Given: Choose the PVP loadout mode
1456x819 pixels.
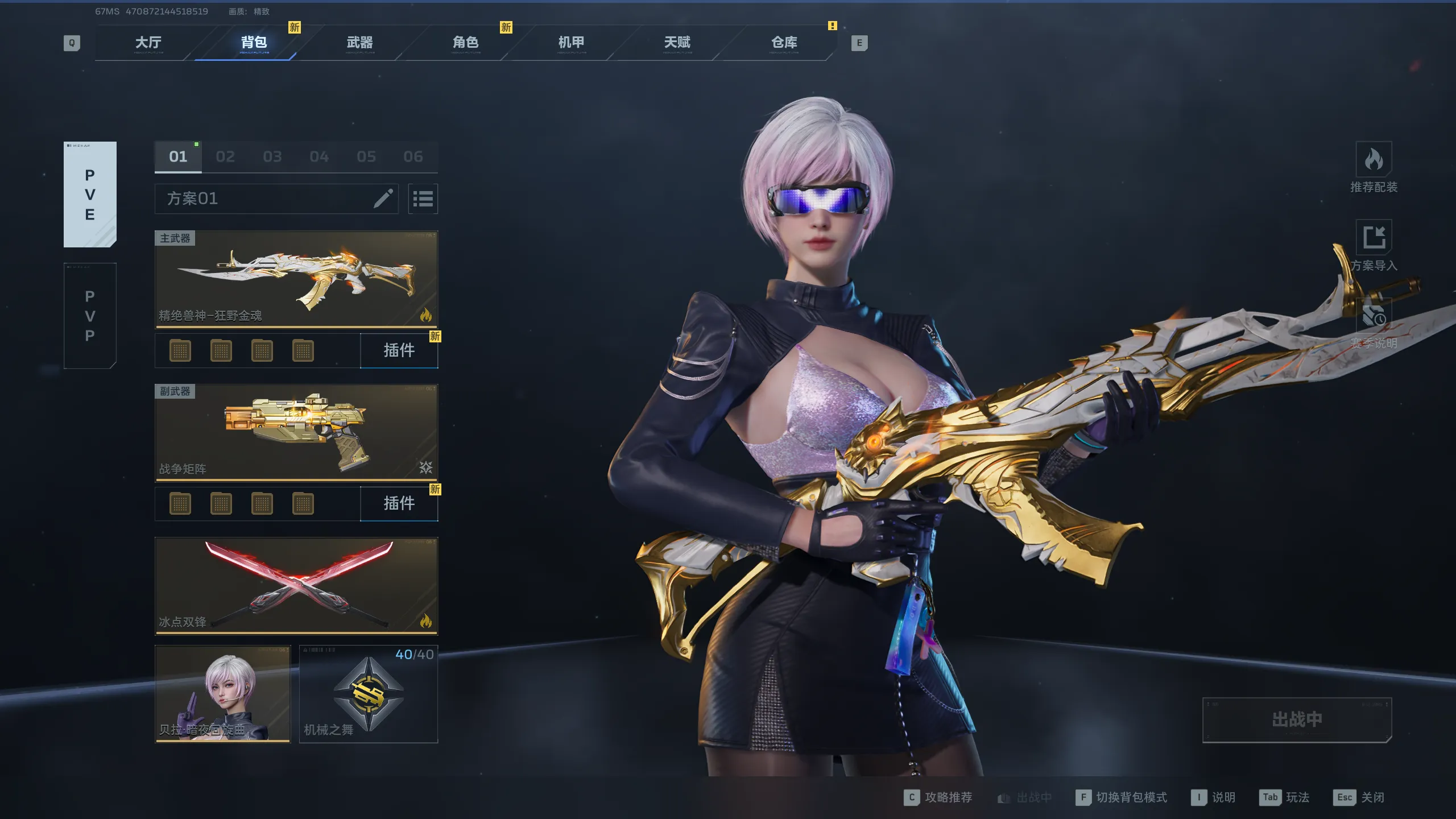Looking at the screenshot, I should tap(90, 316).
